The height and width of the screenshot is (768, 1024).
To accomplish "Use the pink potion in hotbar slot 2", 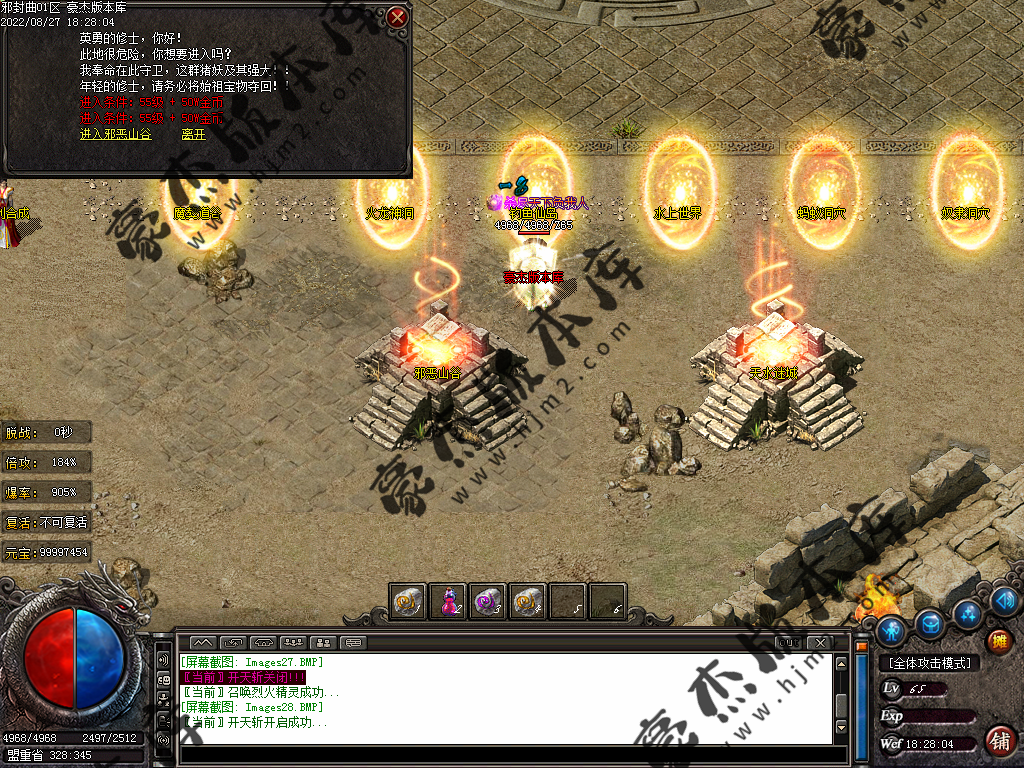I will 448,601.
